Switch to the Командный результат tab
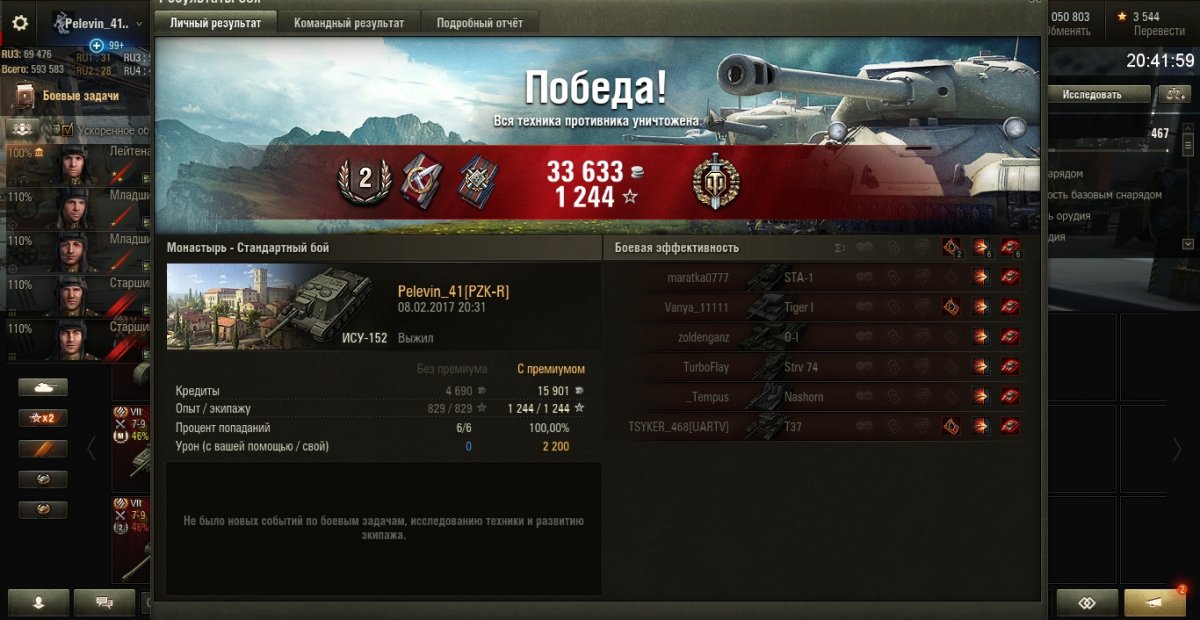The width and height of the screenshot is (1200, 620). coord(349,23)
